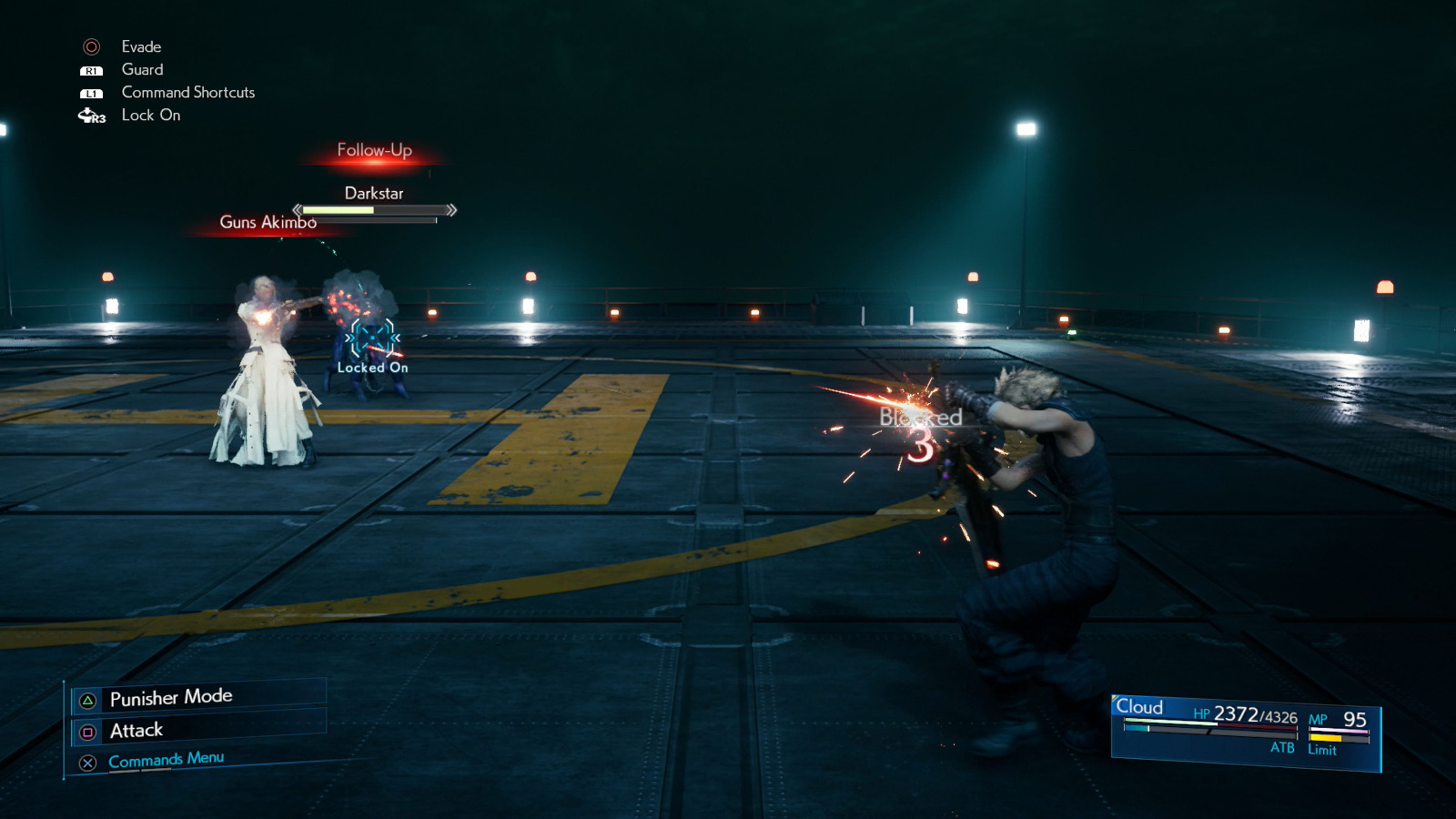Image resolution: width=1456 pixels, height=819 pixels.
Task: Click the Darkstar enemy nameplate
Action: [x=374, y=193]
